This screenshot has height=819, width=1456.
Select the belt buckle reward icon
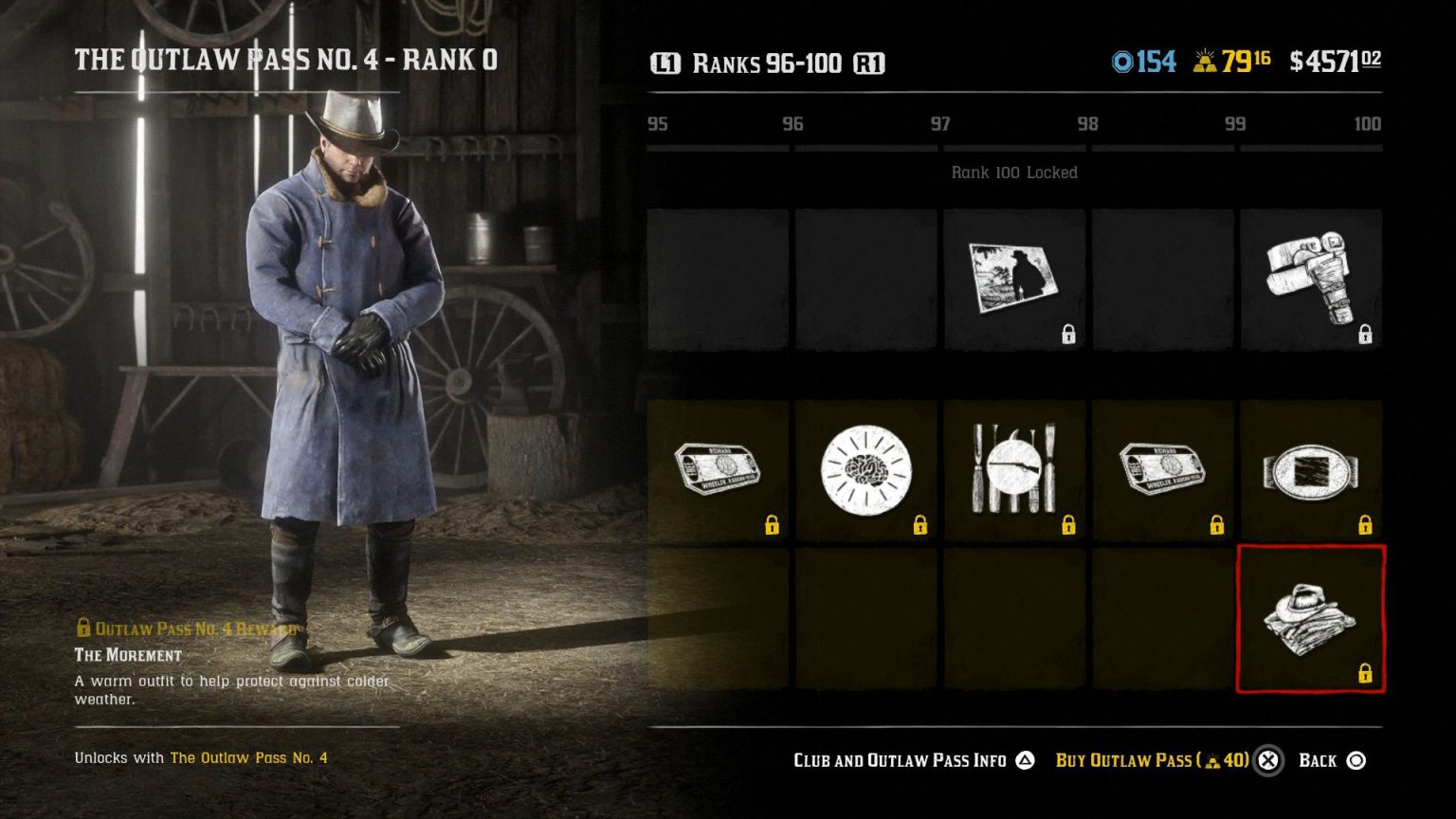[x=1311, y=468]
